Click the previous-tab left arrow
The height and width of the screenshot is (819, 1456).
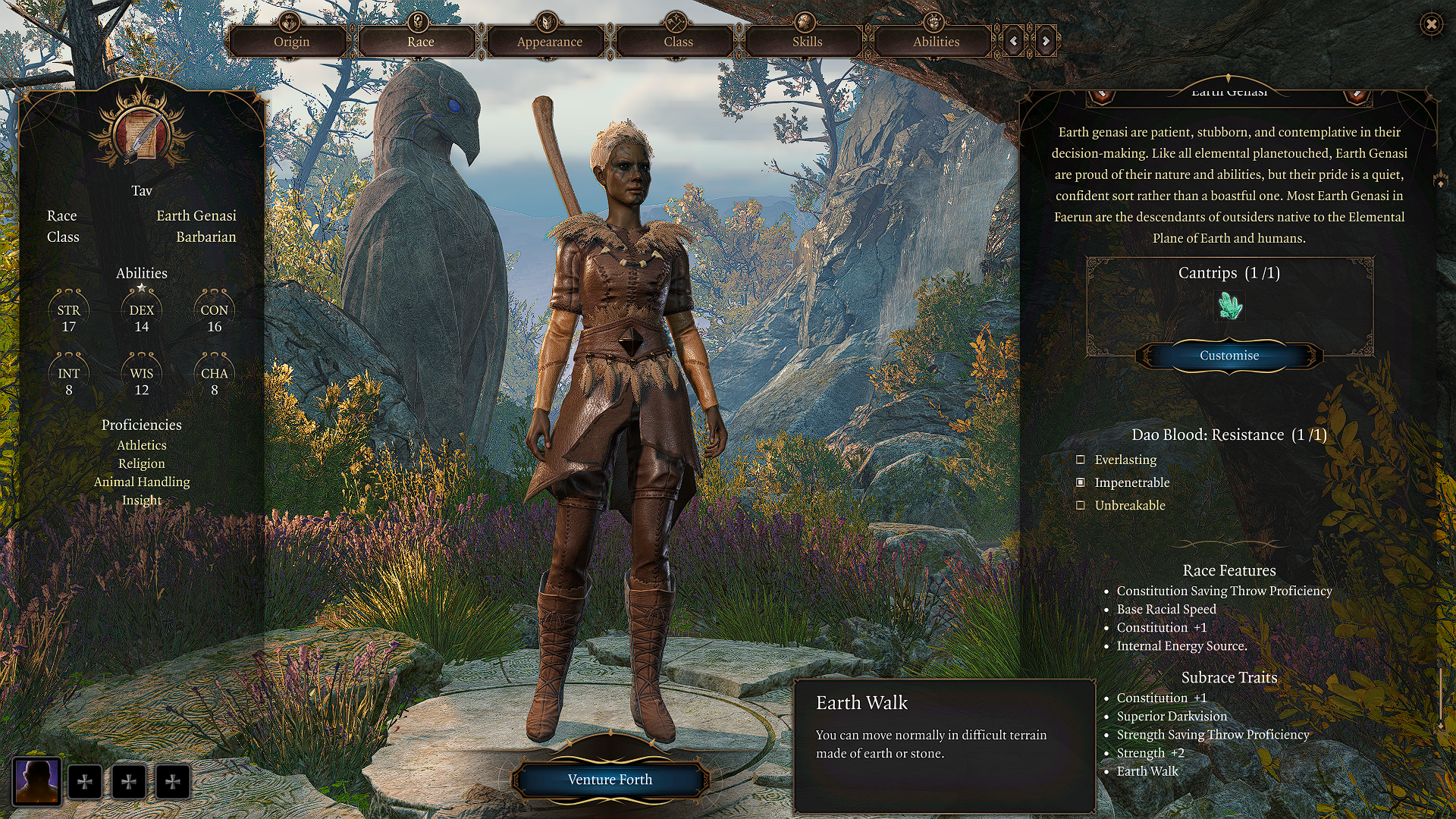(1014, 41)
